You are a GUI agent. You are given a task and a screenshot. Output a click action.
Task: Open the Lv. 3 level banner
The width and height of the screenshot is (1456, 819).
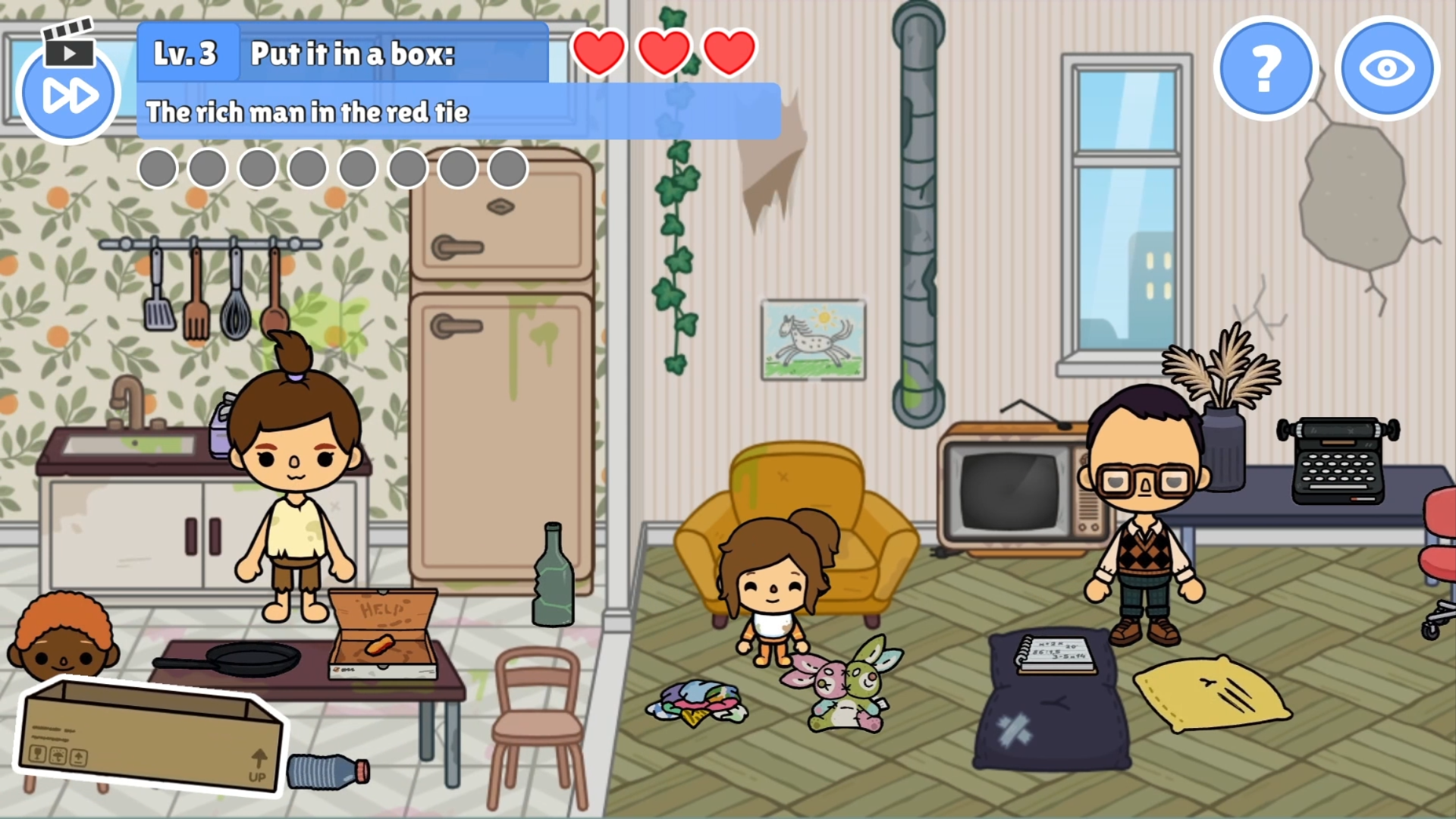point(187,53)
